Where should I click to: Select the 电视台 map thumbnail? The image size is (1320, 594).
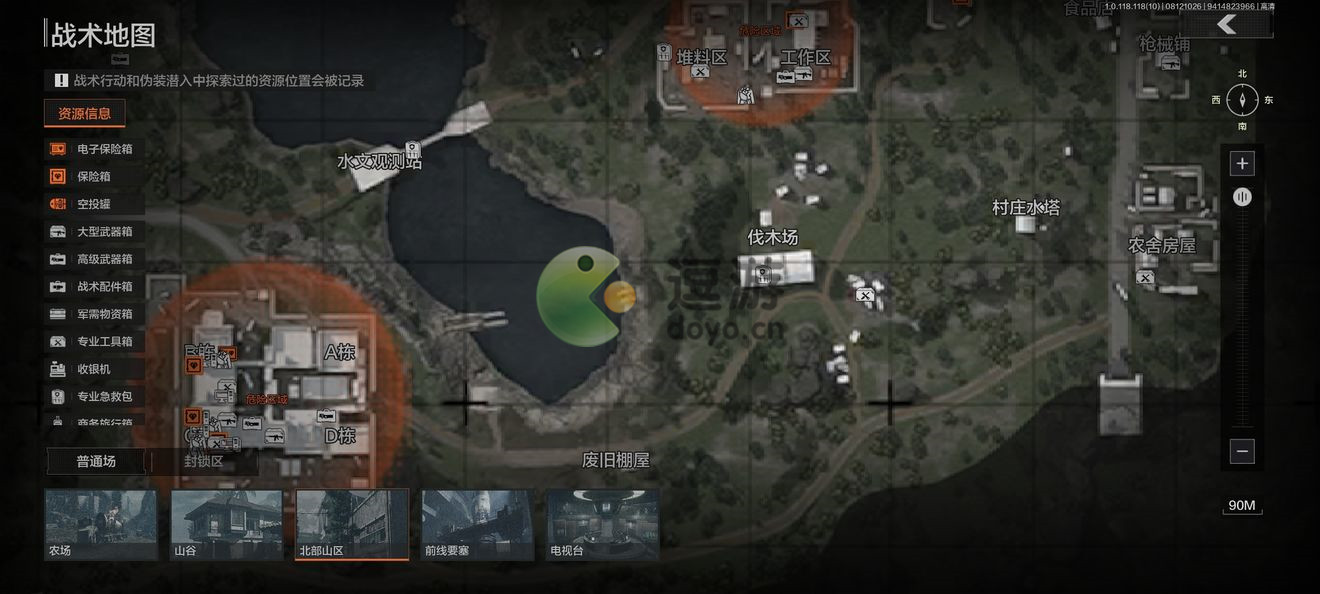[x=603, y=523]
